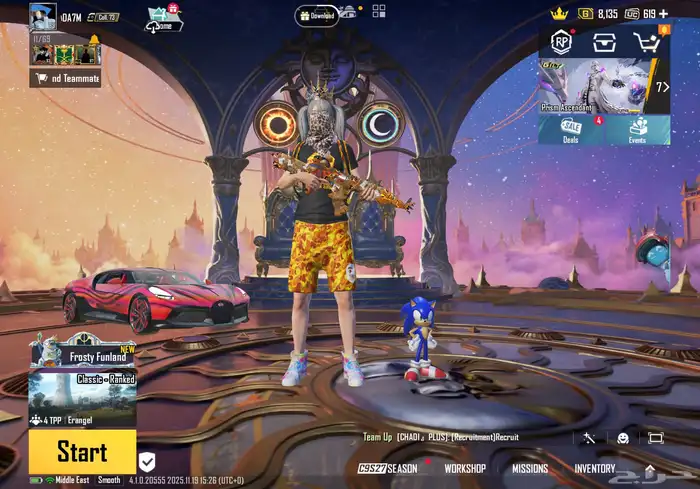Screen dimensions: 700x489
Task: Go to the Workshop menu
Action: 465,468
